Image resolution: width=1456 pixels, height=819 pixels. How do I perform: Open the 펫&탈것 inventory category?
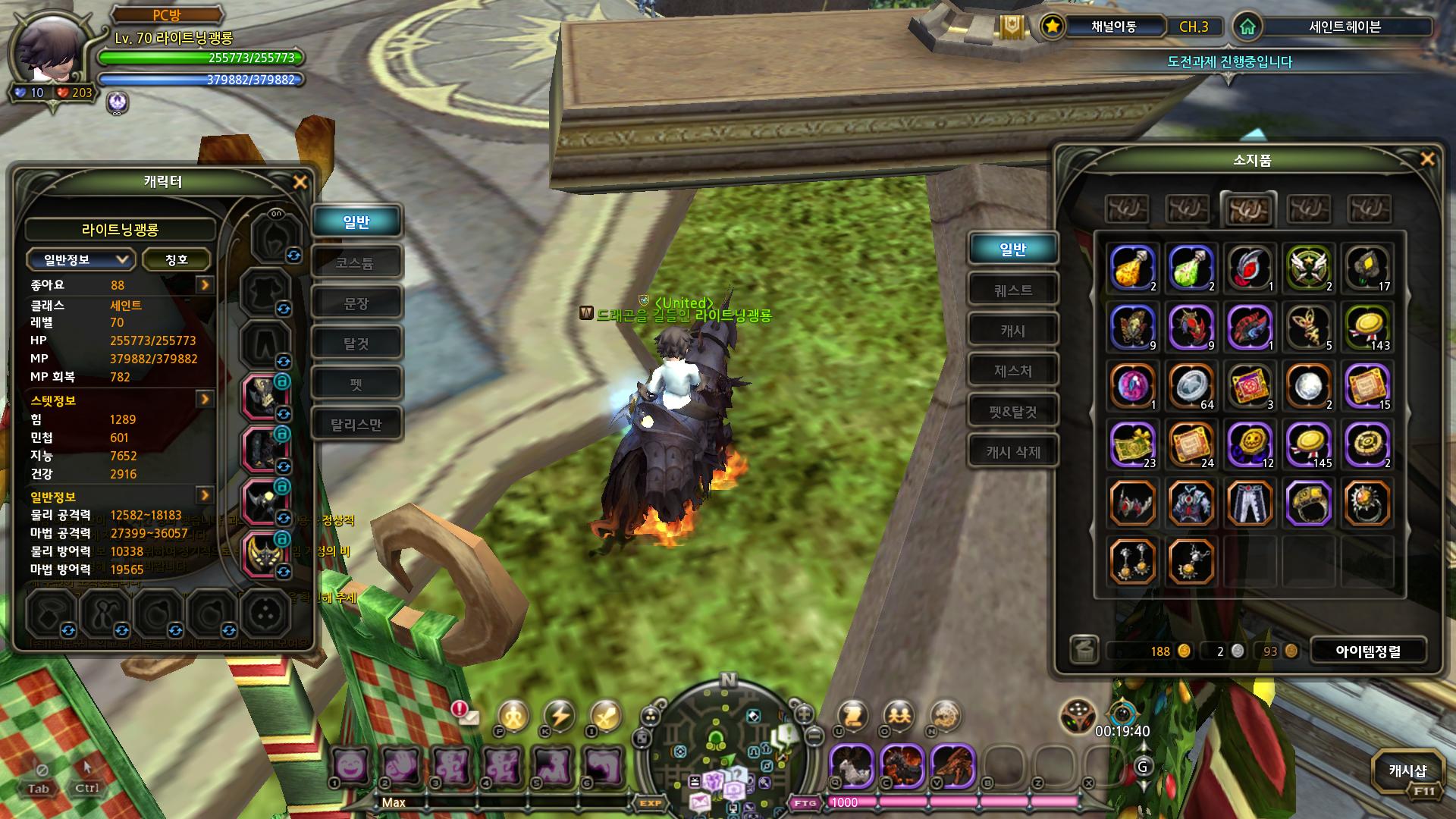point(1012,412)
